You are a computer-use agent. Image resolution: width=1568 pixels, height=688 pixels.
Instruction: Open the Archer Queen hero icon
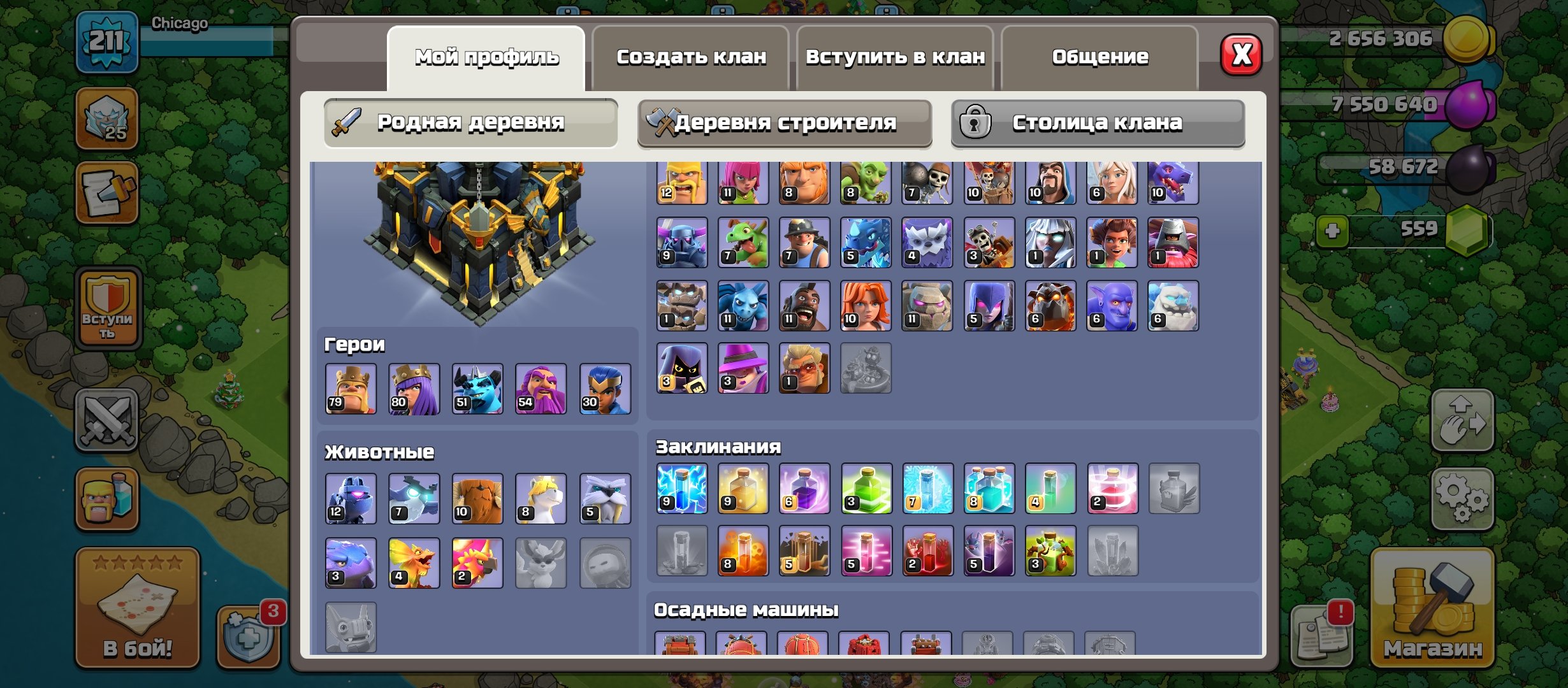(414, 389)
